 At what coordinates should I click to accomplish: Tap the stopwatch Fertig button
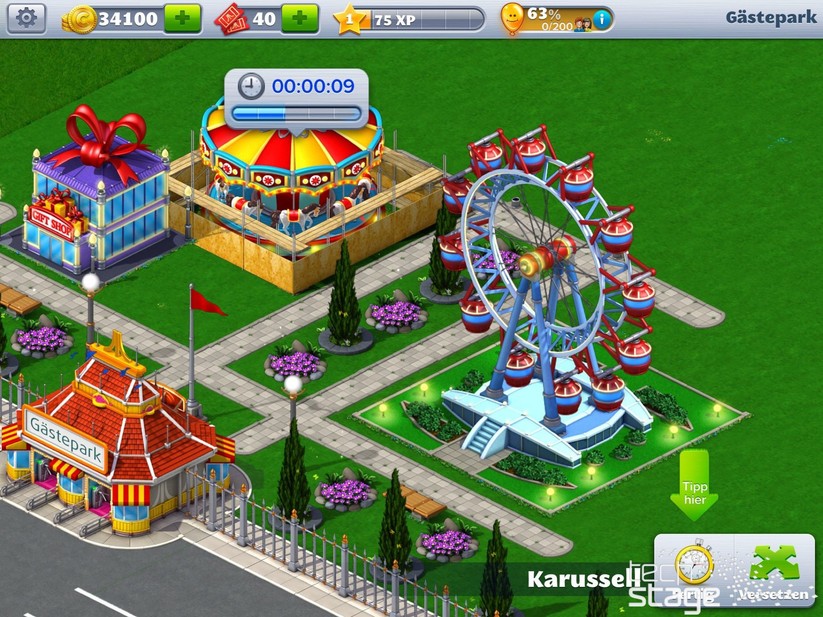pos(693,570)
